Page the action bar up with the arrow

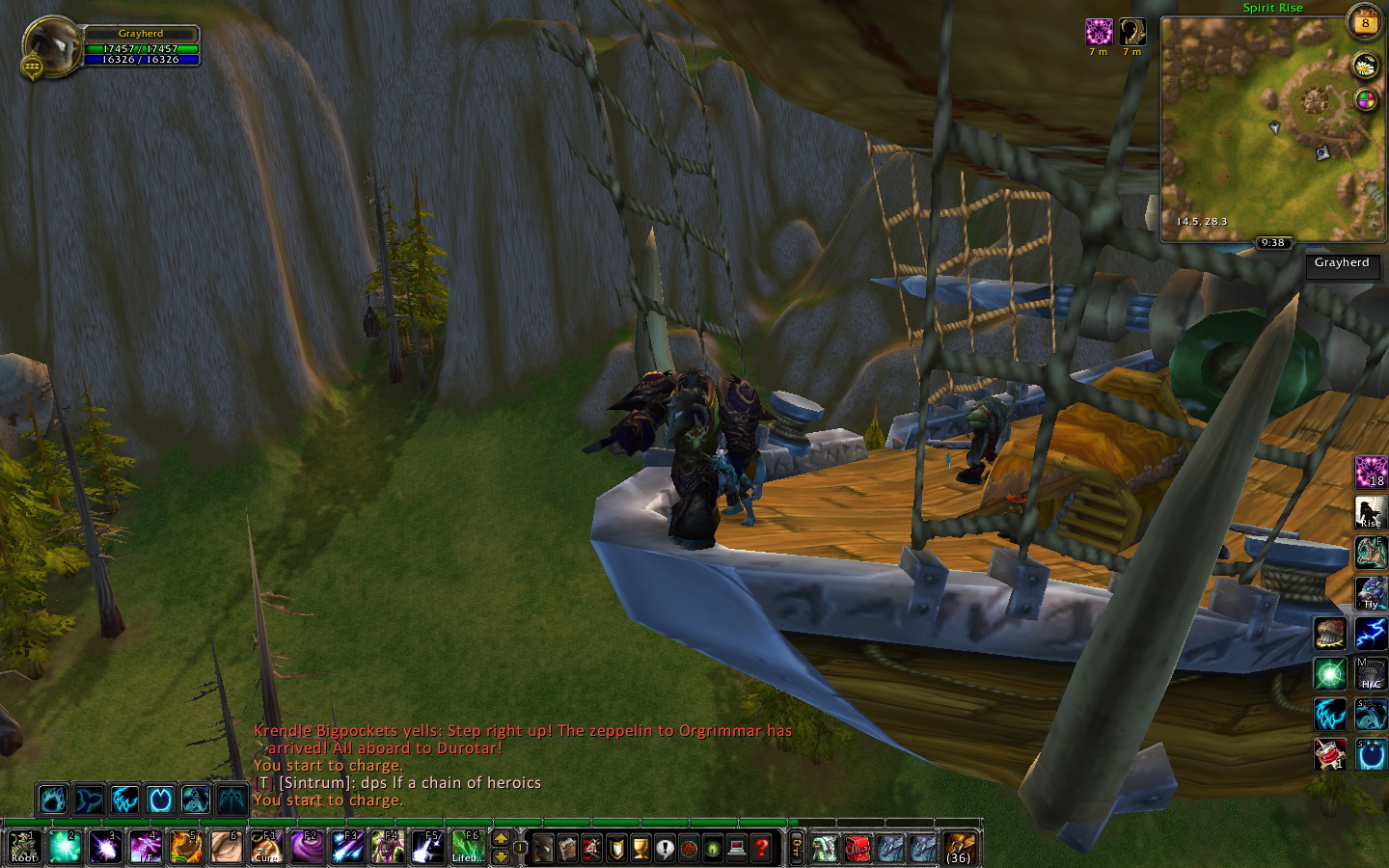pos(501,839)
